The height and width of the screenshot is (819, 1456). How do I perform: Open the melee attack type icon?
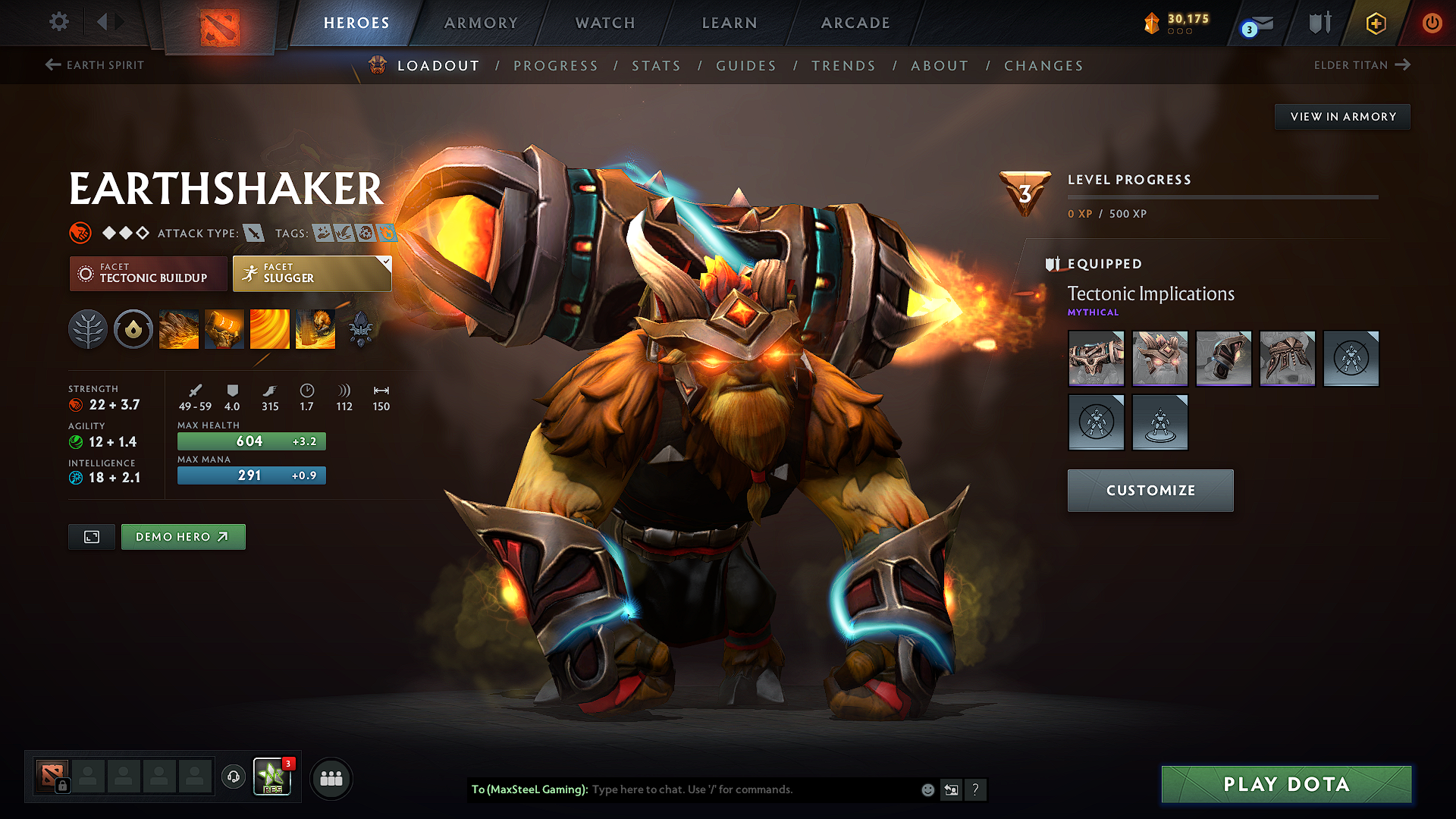pos(255,233)
